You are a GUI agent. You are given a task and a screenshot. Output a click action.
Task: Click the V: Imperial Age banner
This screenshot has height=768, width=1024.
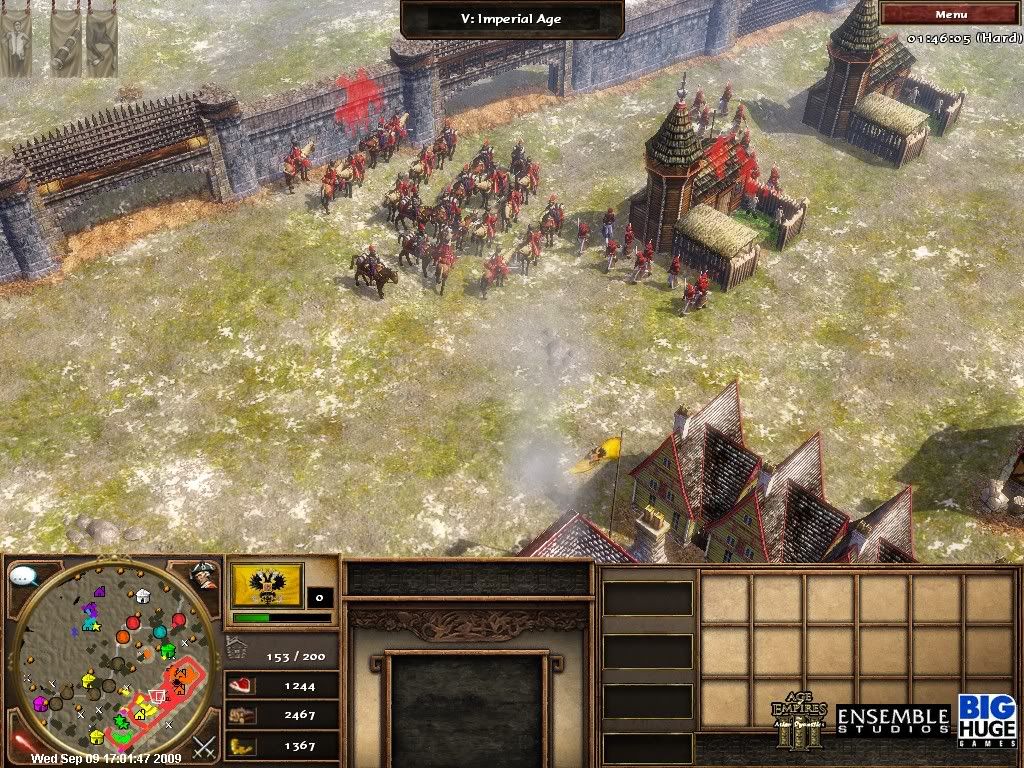[x=512, y=18]
